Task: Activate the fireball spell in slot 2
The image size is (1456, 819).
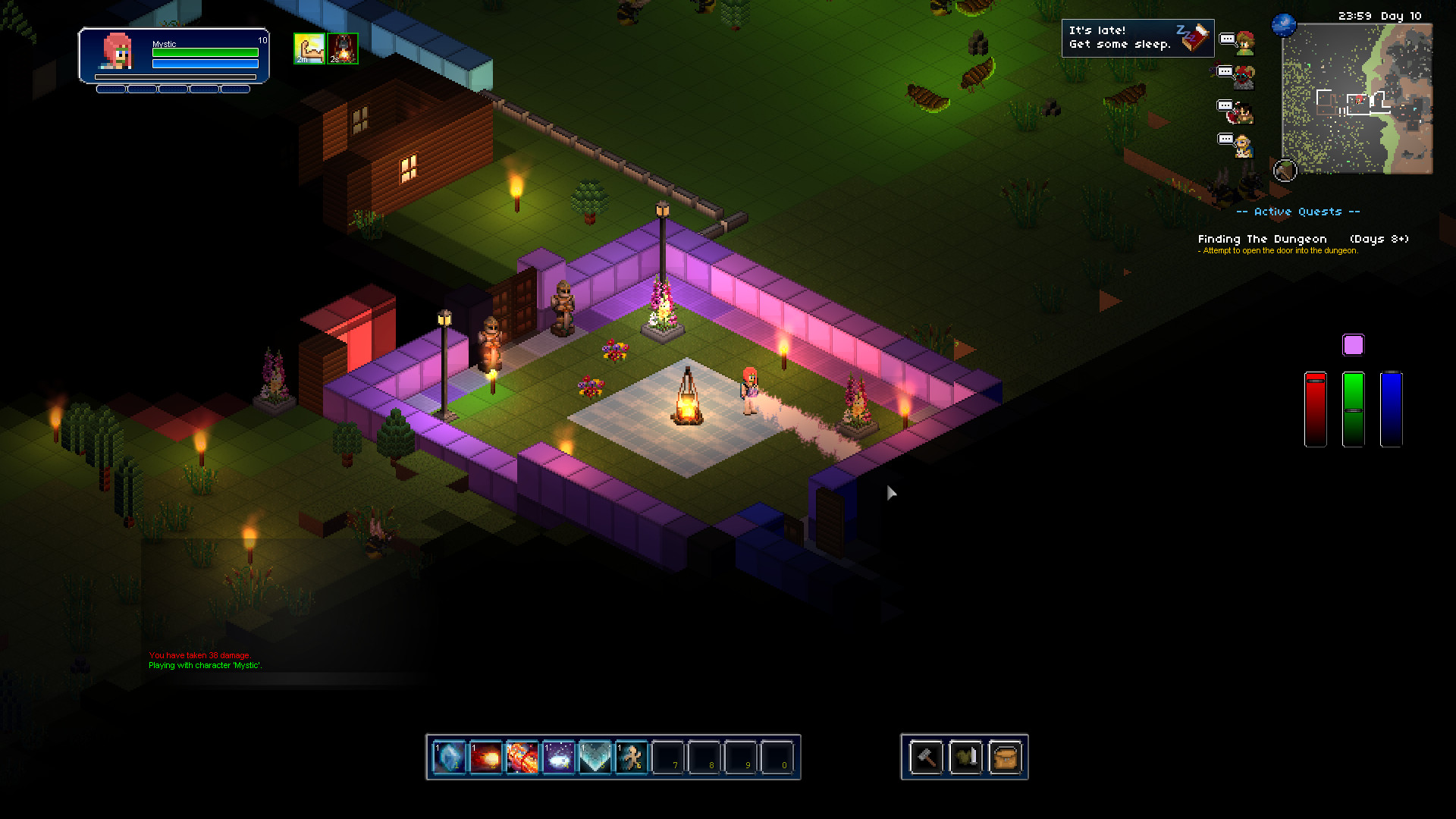Action: [485, 757]
